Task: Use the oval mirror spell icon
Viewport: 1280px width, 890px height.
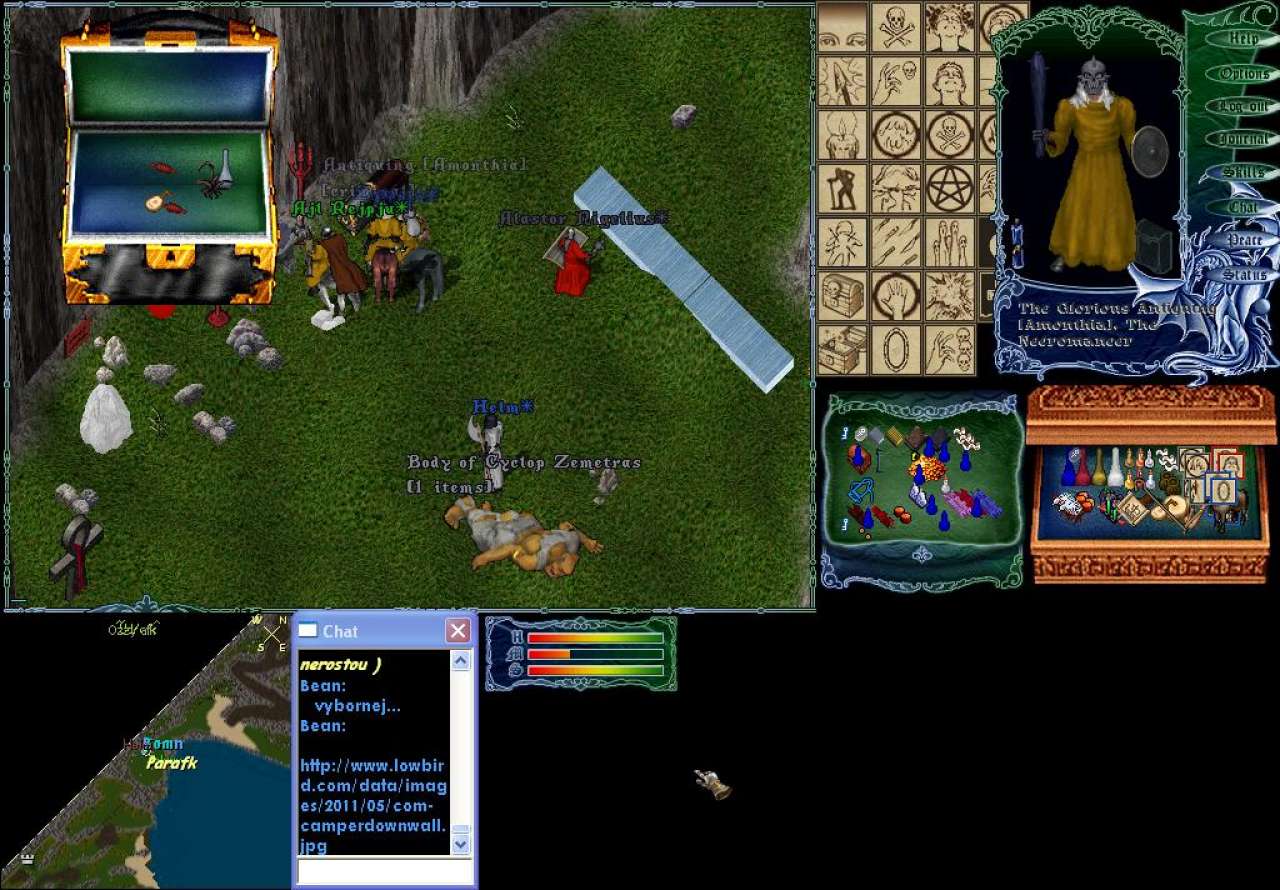Action: 896,349
